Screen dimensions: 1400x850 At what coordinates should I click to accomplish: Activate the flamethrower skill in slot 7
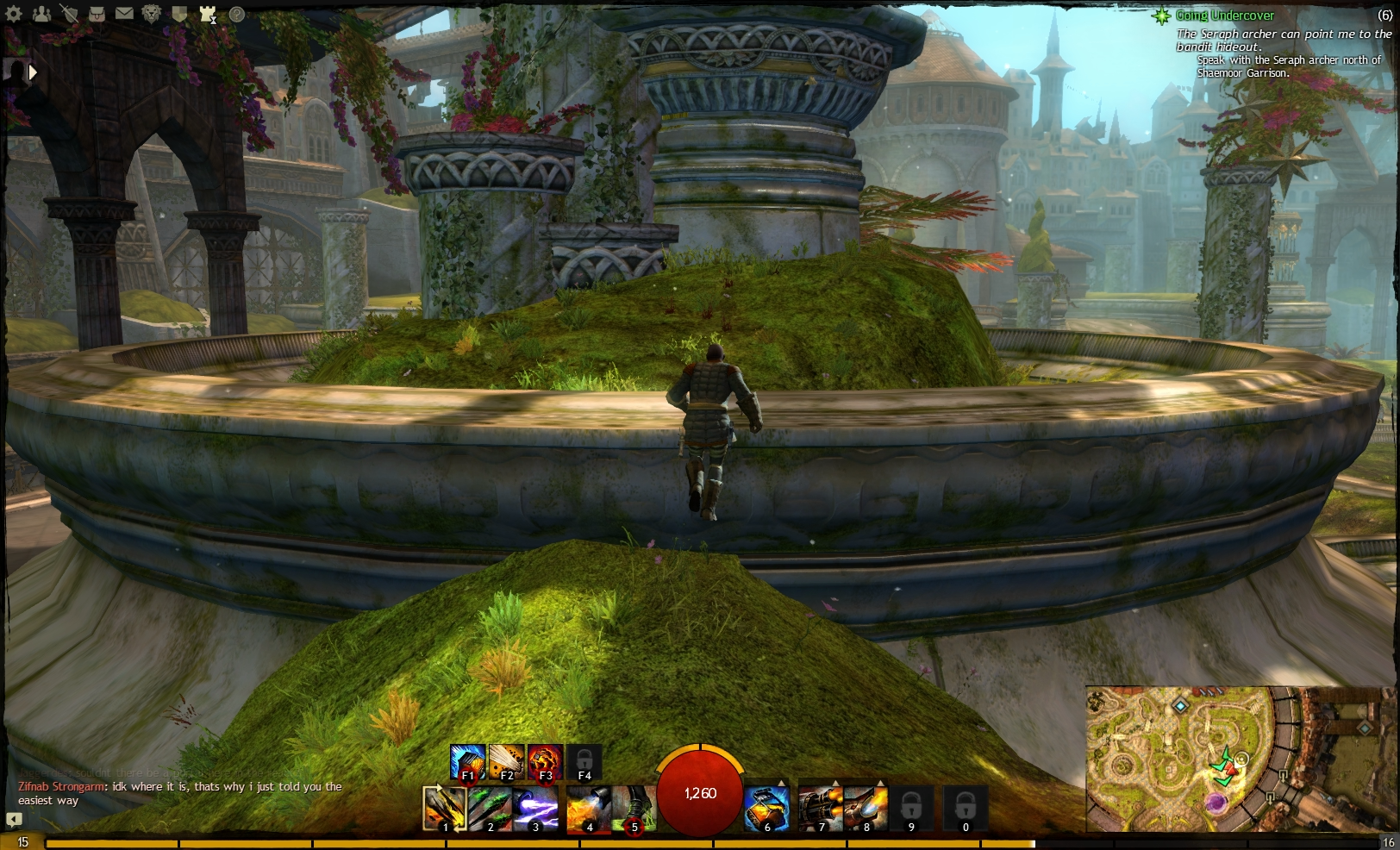[821, 806]
